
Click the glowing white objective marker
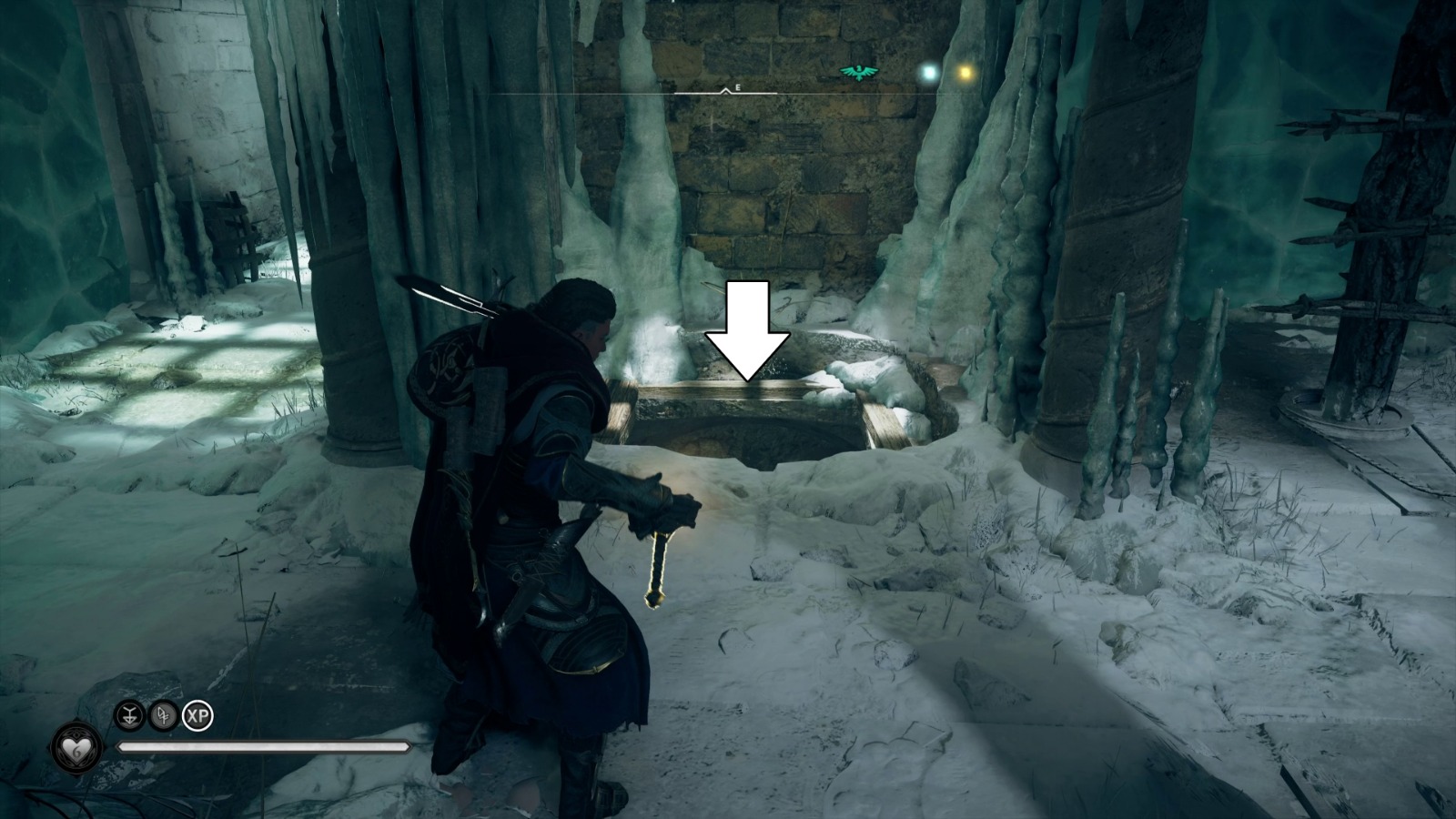tap(929, 71)
